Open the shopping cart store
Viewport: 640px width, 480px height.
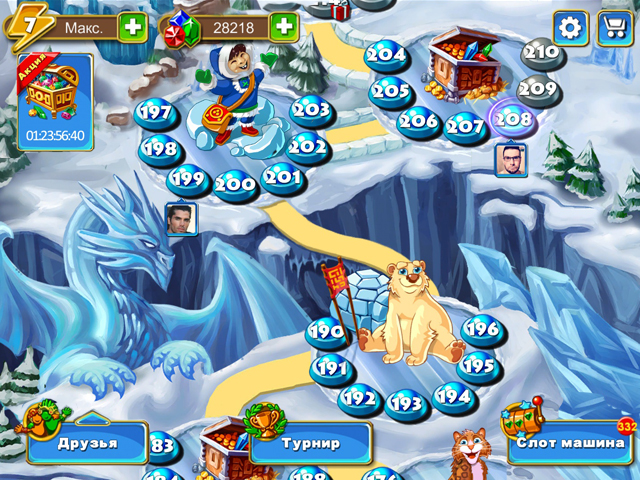pyautogui.click(x=615, y=27)
